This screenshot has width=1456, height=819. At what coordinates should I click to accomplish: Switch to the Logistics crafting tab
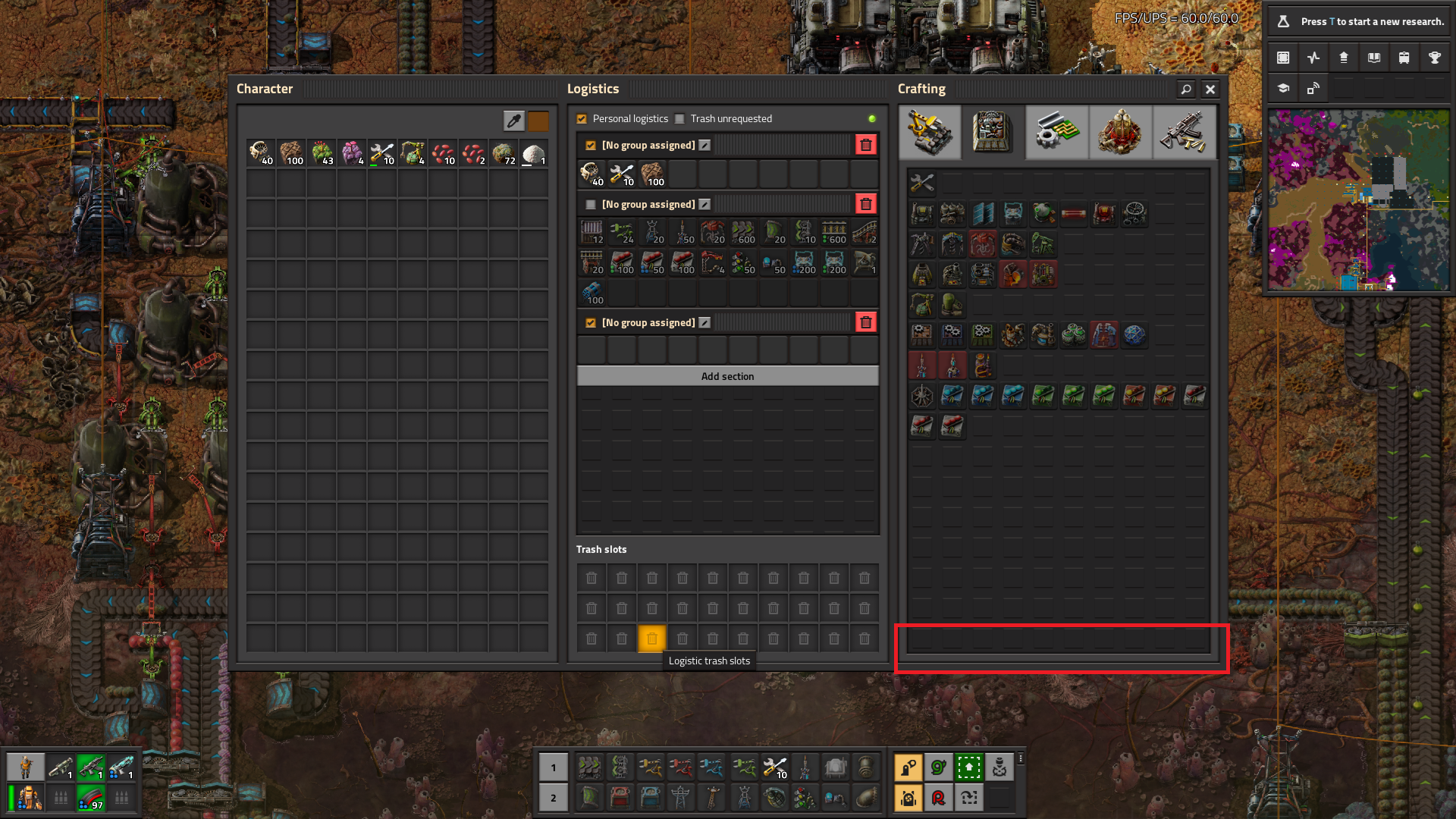tap(930, 132)
